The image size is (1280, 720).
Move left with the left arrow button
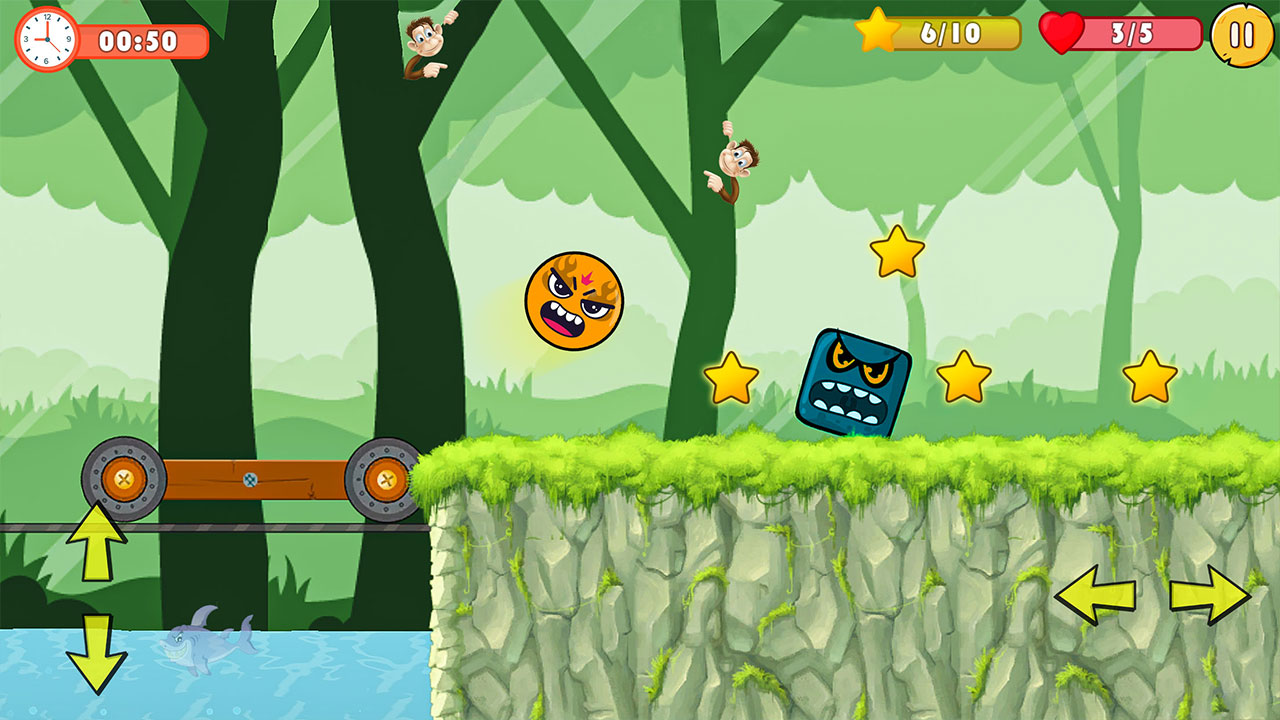coord(1095,595)
